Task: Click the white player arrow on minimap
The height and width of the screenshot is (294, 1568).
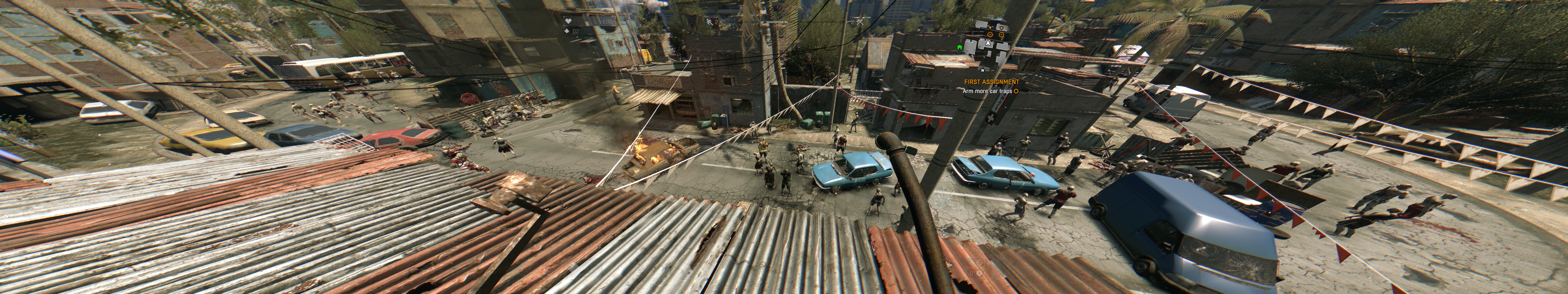Action: tap(988, 44)
